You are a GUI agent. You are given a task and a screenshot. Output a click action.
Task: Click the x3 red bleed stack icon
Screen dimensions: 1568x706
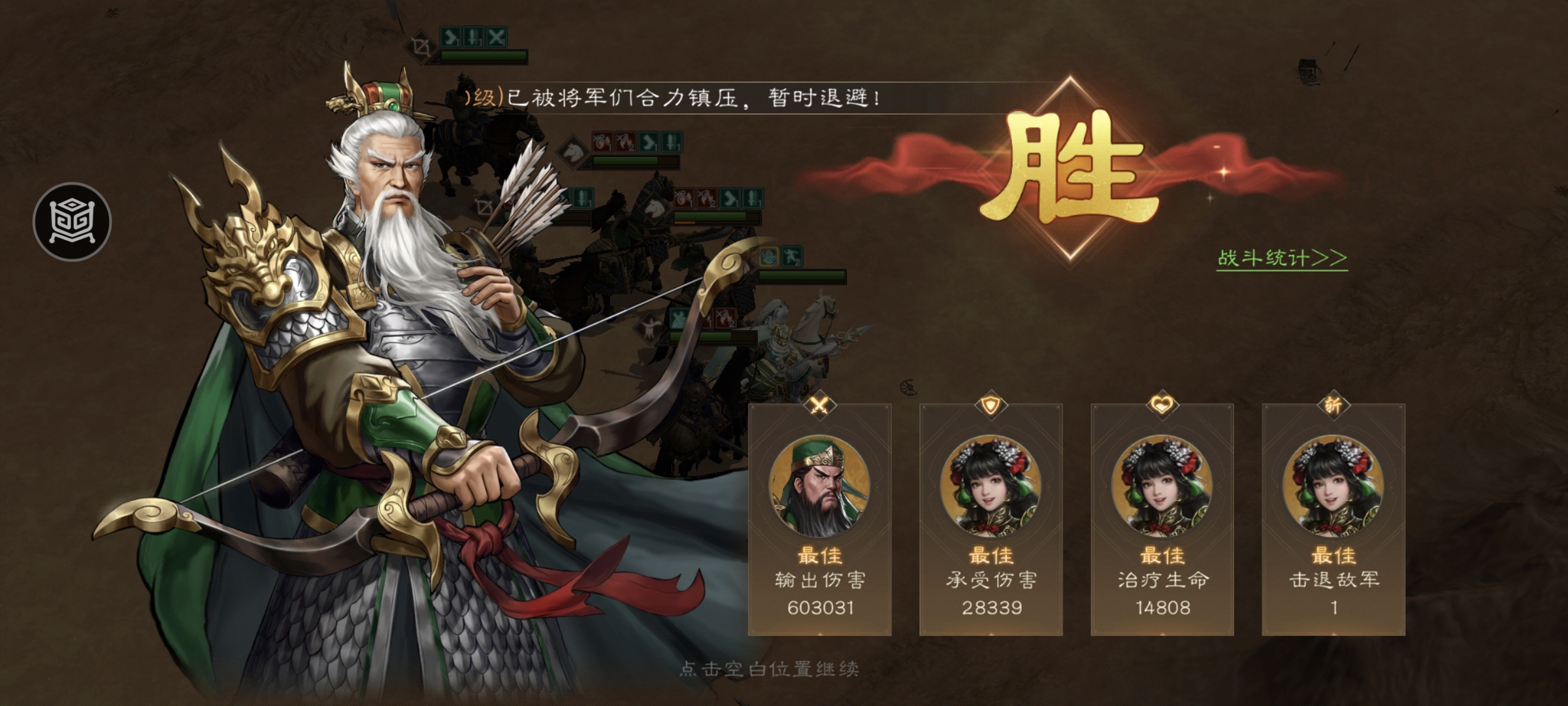click(625, 143)
